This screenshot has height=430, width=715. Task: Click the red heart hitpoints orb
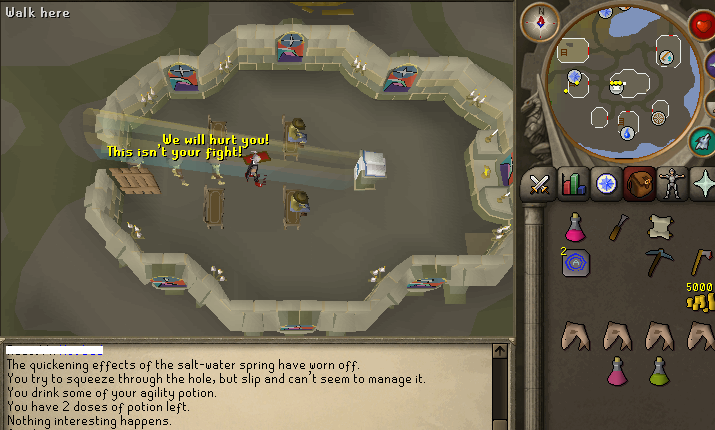click(x=702, y=25)
